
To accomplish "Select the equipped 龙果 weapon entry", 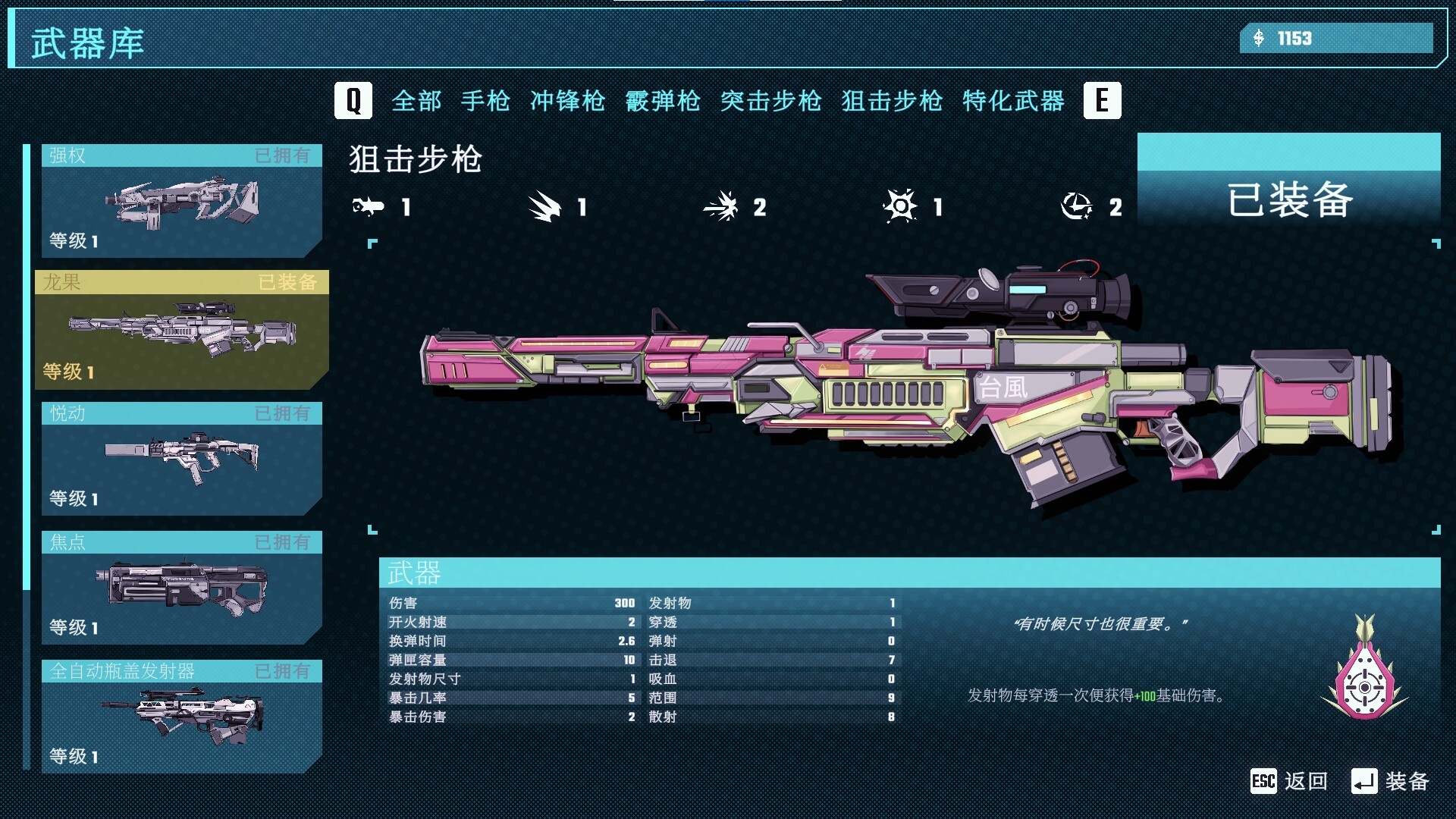I will click(x=180, y=330).
